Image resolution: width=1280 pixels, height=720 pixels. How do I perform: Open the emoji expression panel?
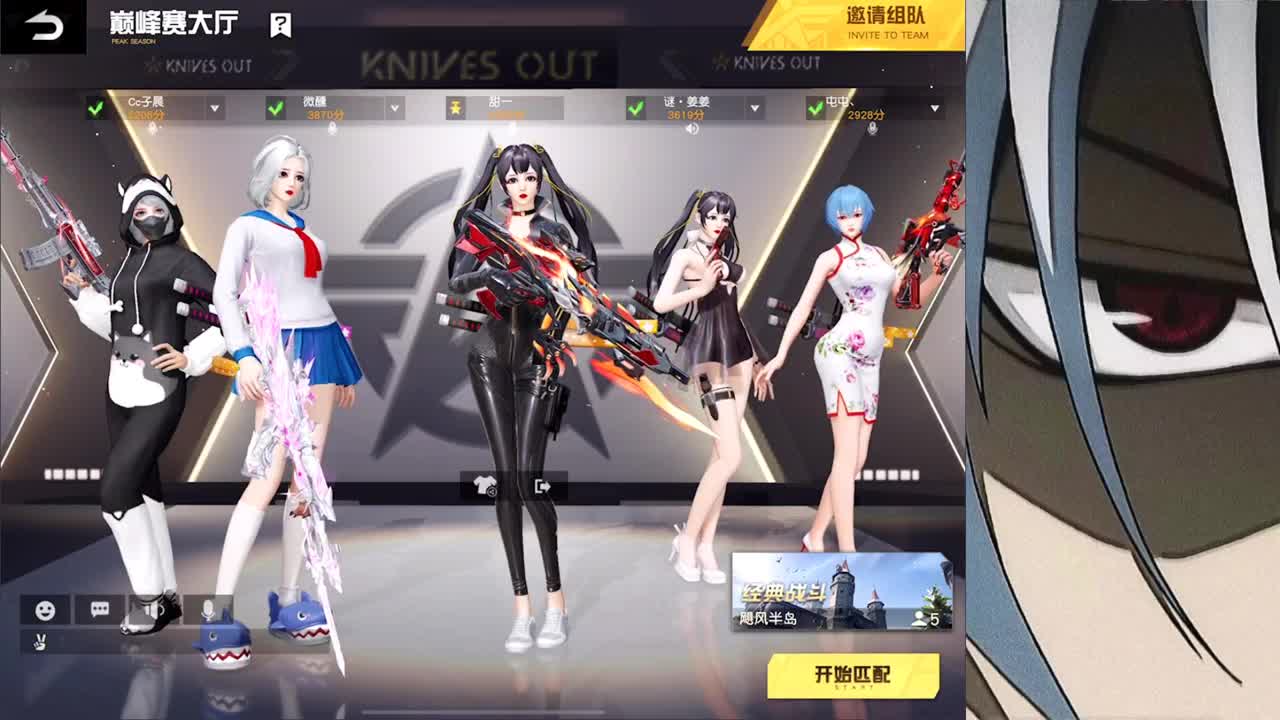click(x=44, y=612)
